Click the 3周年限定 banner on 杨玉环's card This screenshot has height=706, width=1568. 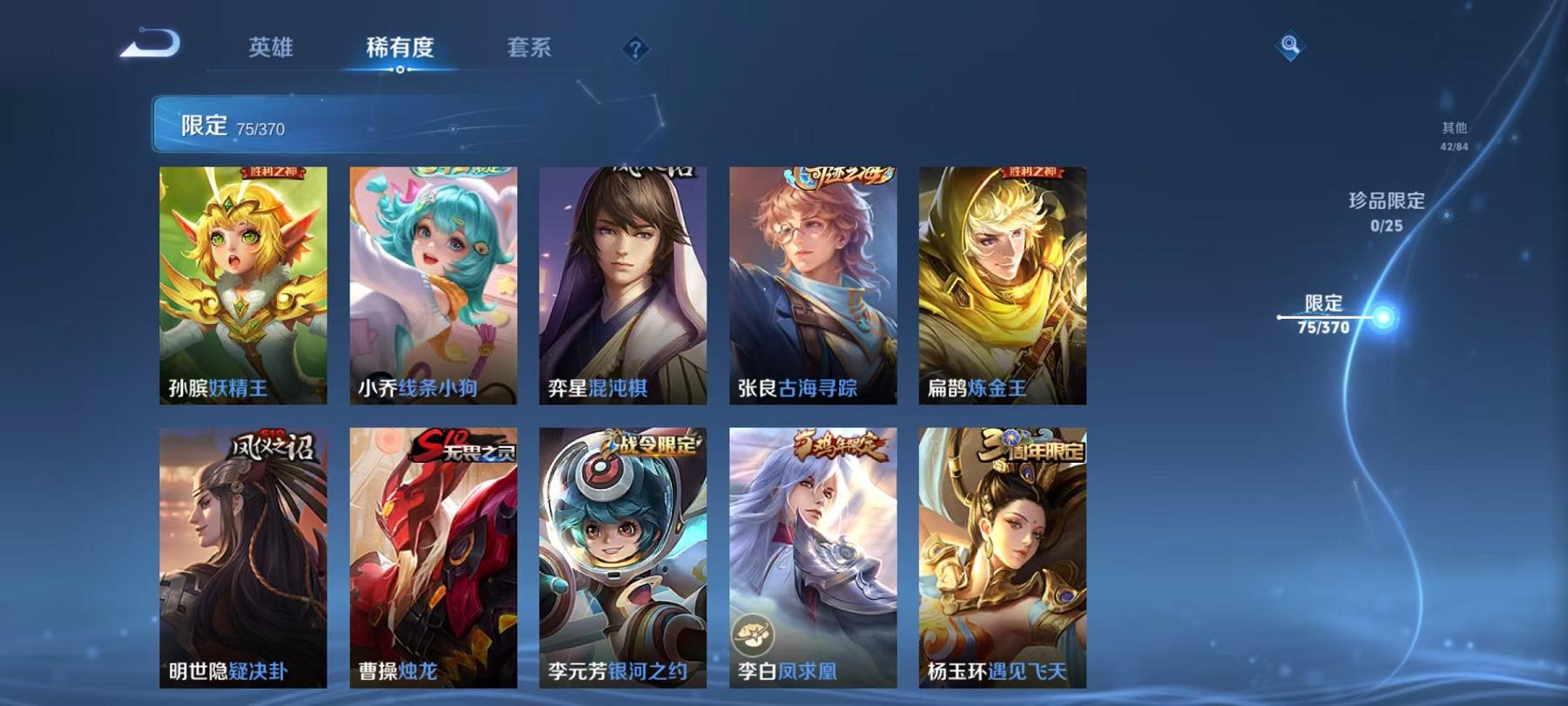point(1032,445)
